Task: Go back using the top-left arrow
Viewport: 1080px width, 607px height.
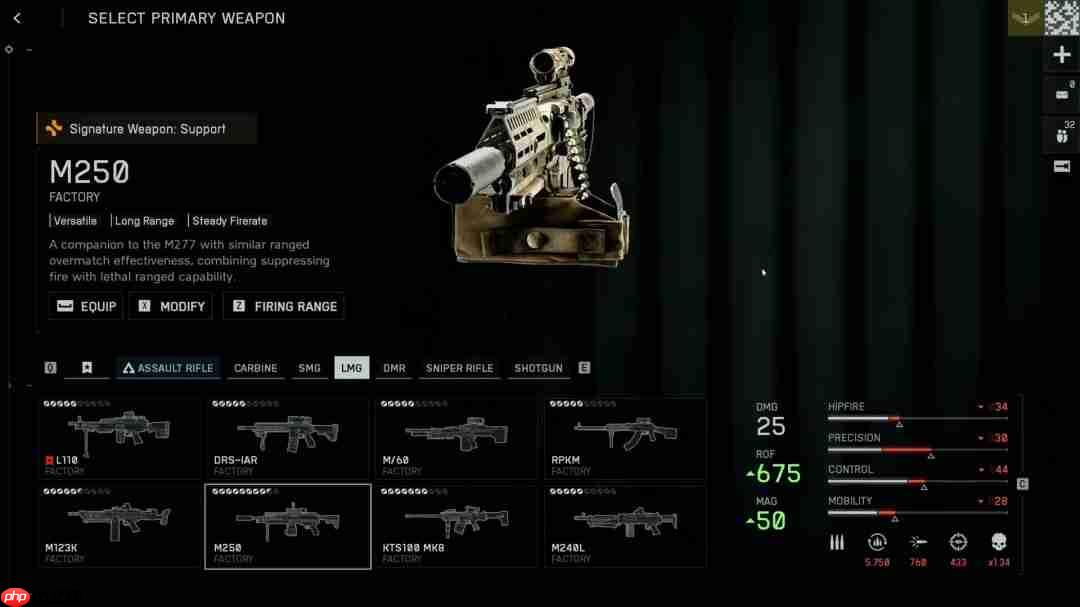Action: [x=17, y=18]
